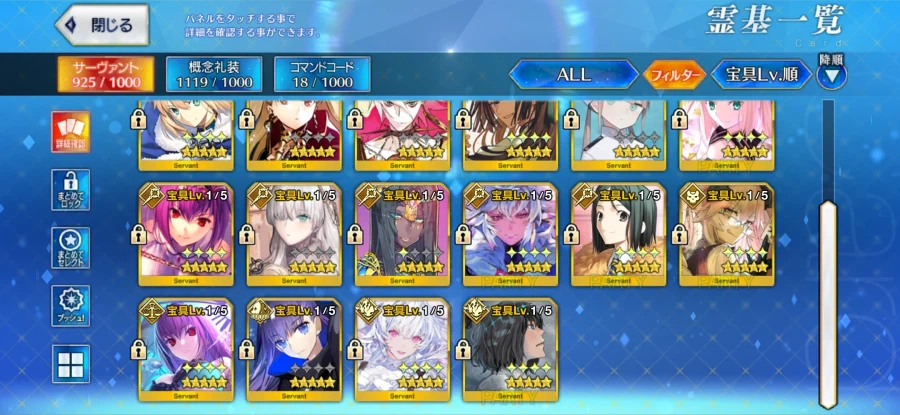The width and height of the screenshot is (900, 415).
Task: Click the ALL class selector
Action: [x=573, y=74]
